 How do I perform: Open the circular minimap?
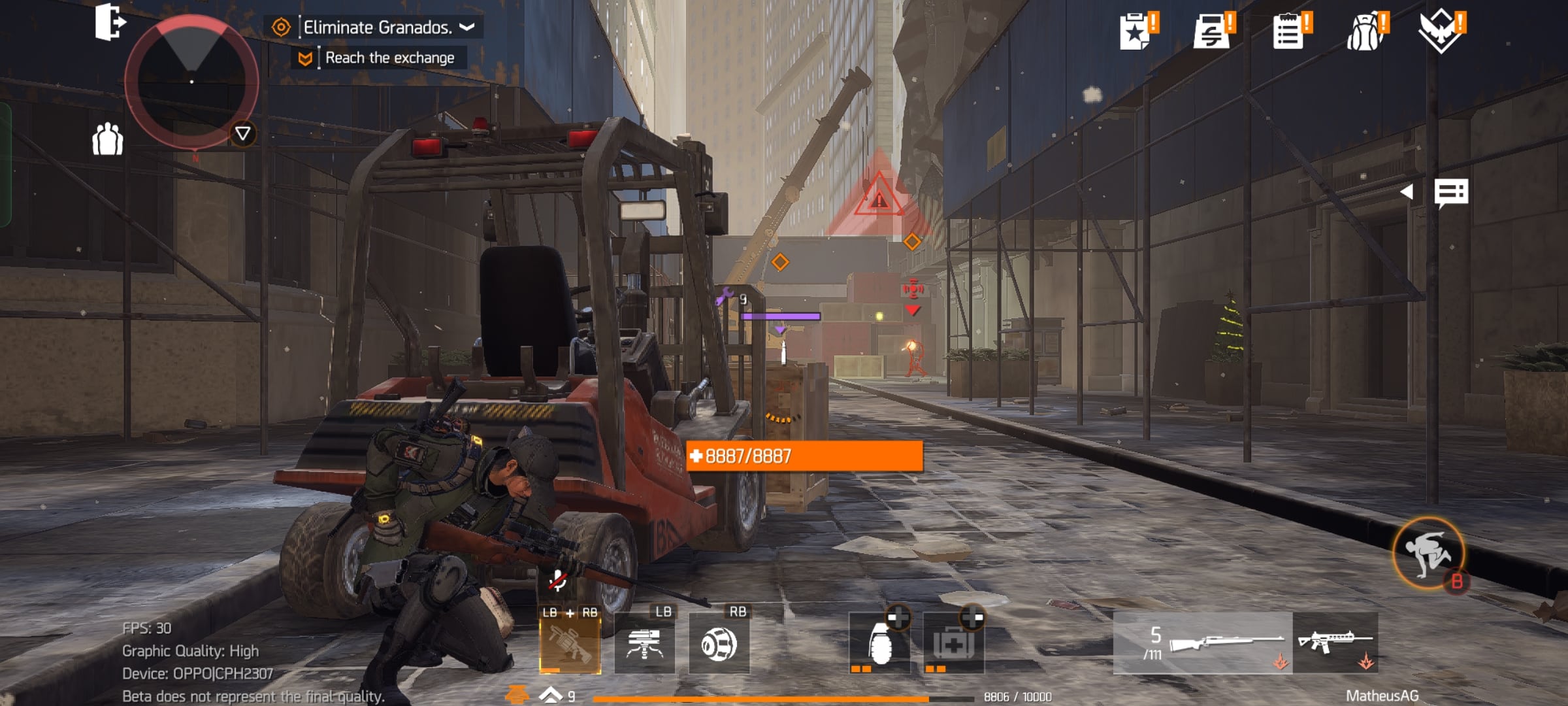[191, 82]
